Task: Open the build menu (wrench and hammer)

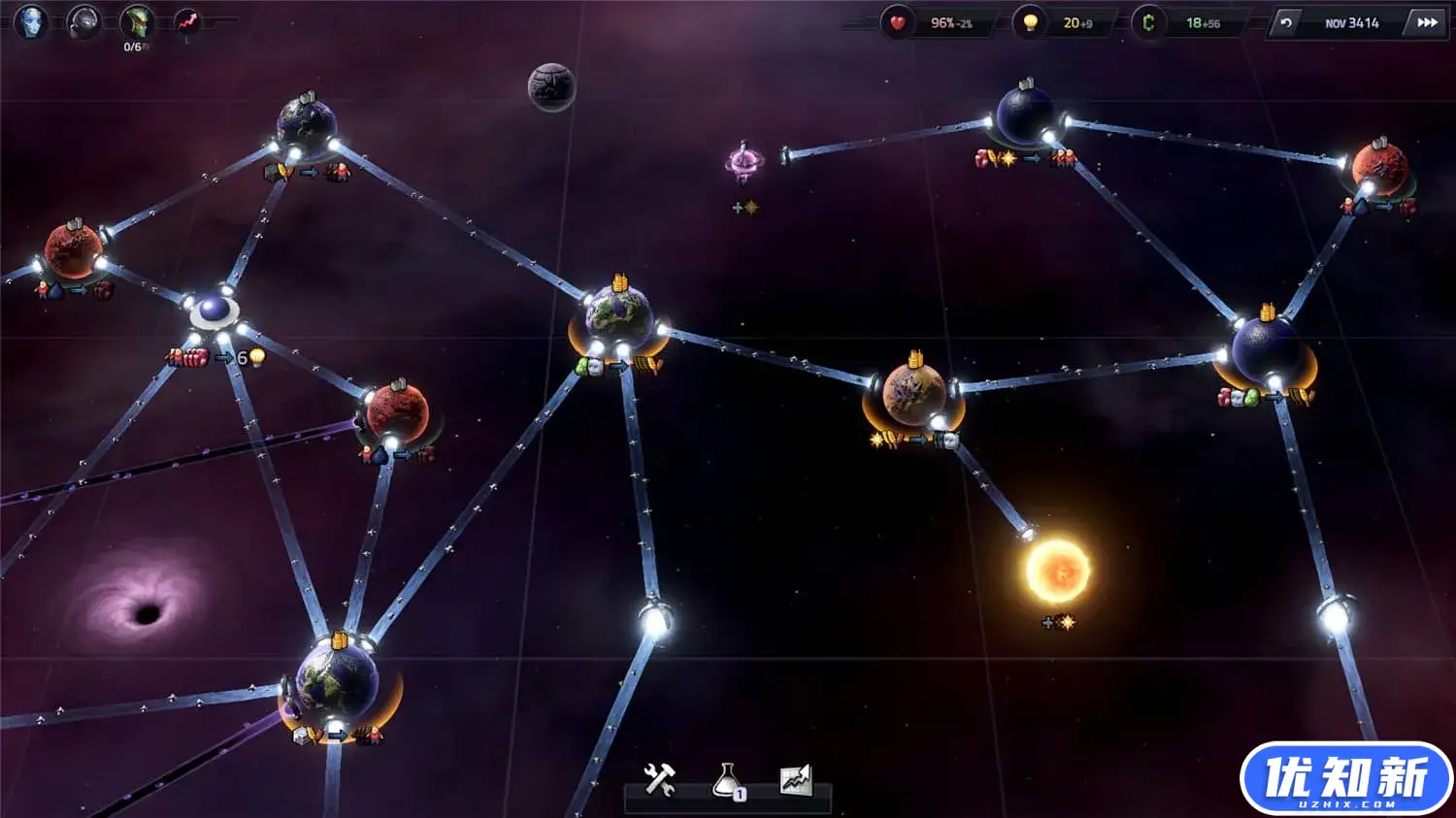Action: click(660, 779)
